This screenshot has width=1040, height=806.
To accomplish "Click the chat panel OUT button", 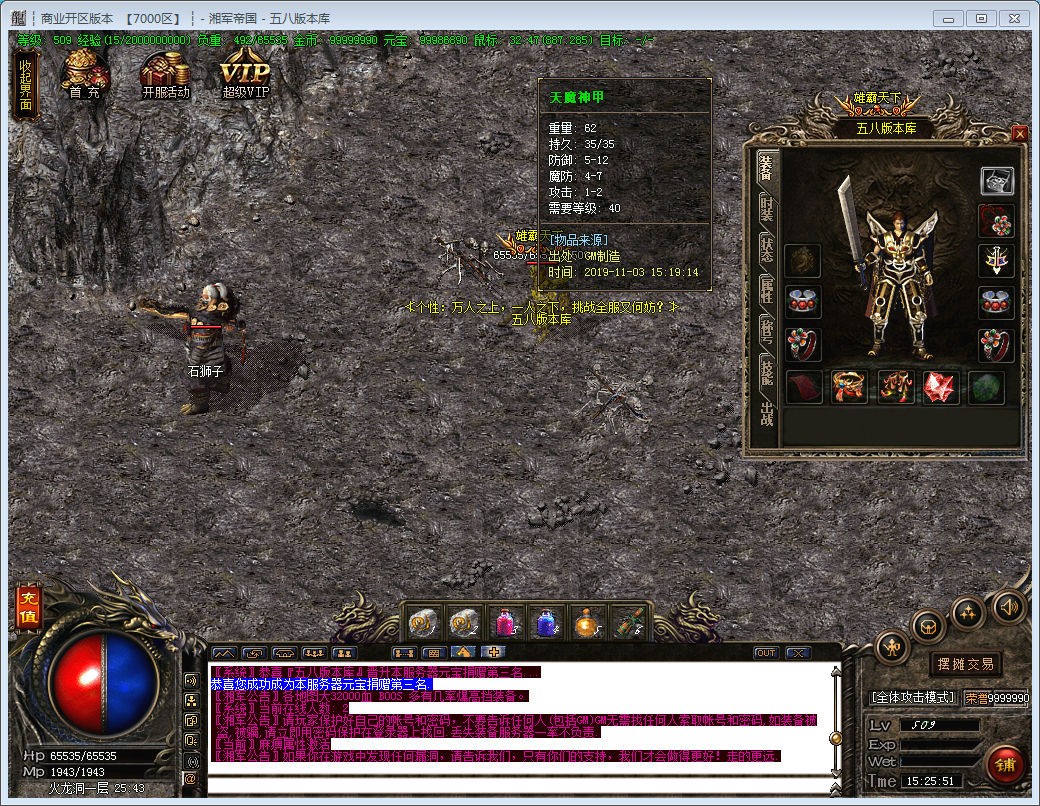I will pyautogui.click(x=766, y=653).
